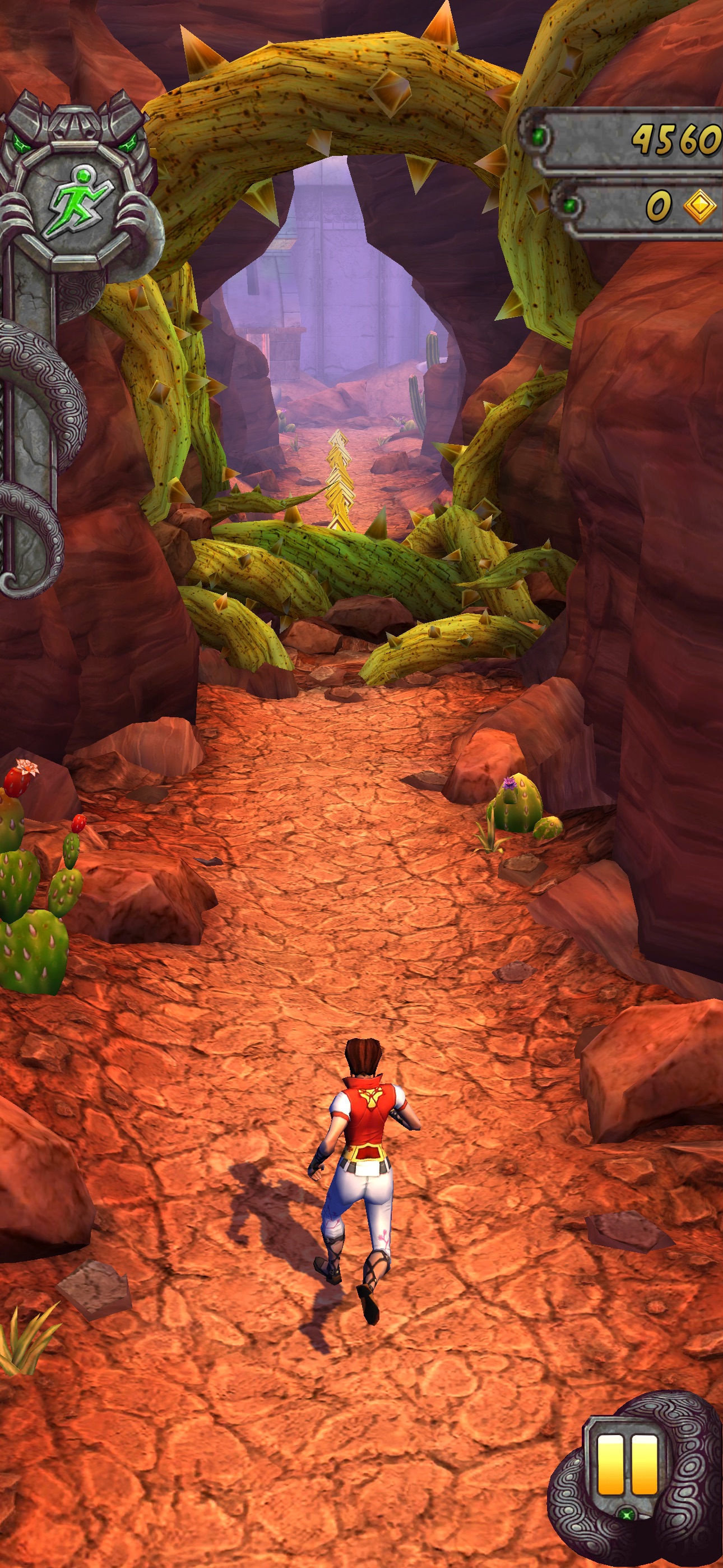Tap the small green dot on the pause stone
Viewport: 723px width, 1568px height.
tap(628, 1514)
